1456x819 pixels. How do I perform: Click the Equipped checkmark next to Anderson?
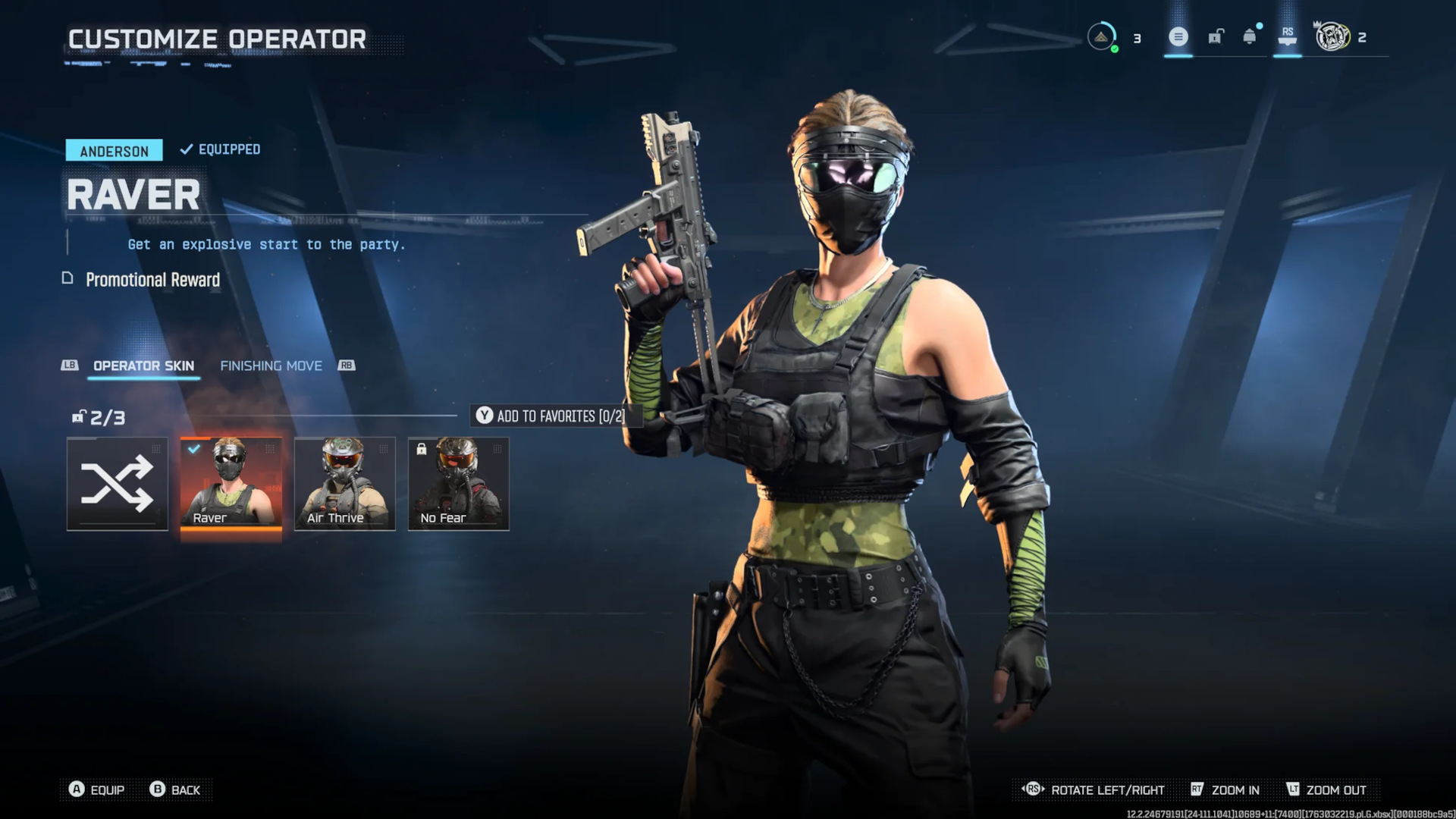[x=184, y=149]
